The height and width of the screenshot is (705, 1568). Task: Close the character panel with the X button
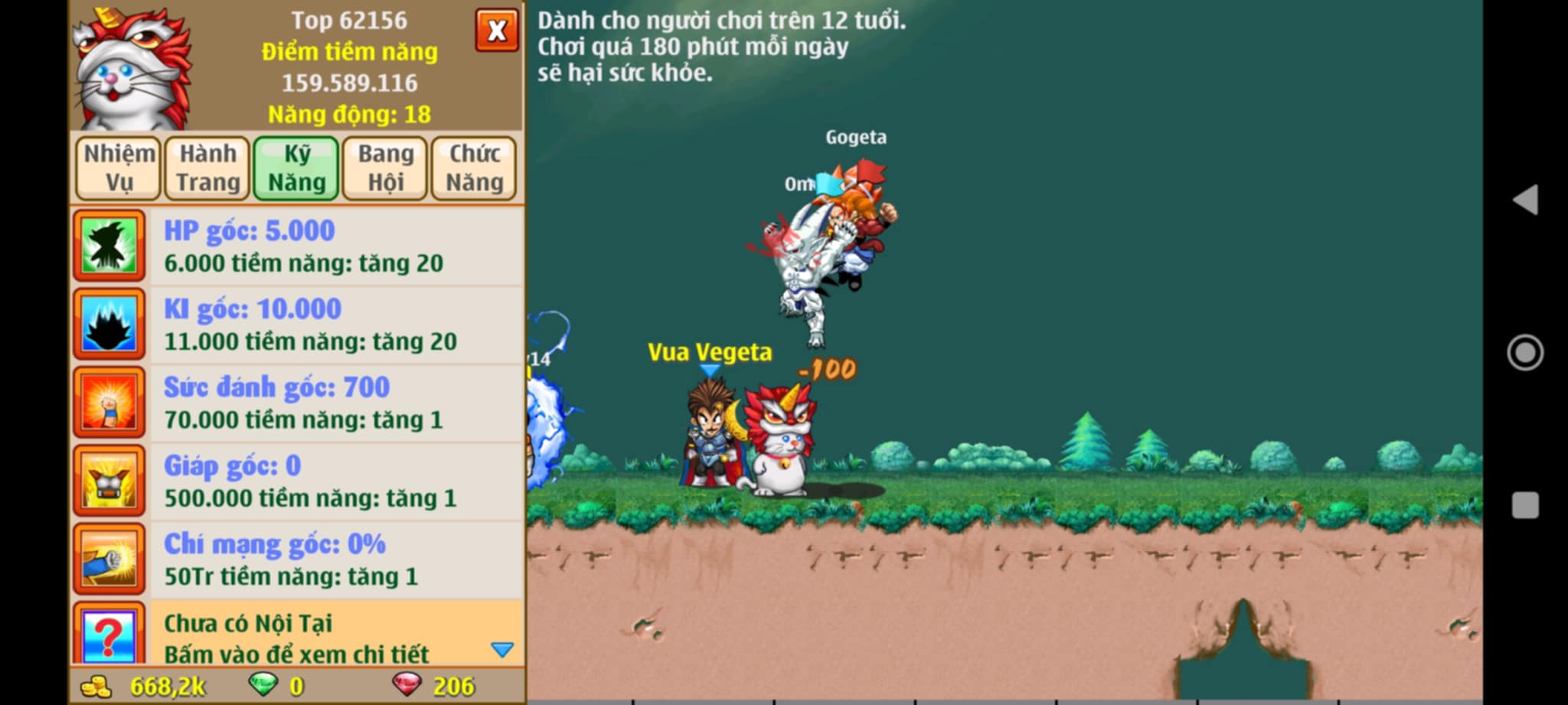[x=496, y=31]
